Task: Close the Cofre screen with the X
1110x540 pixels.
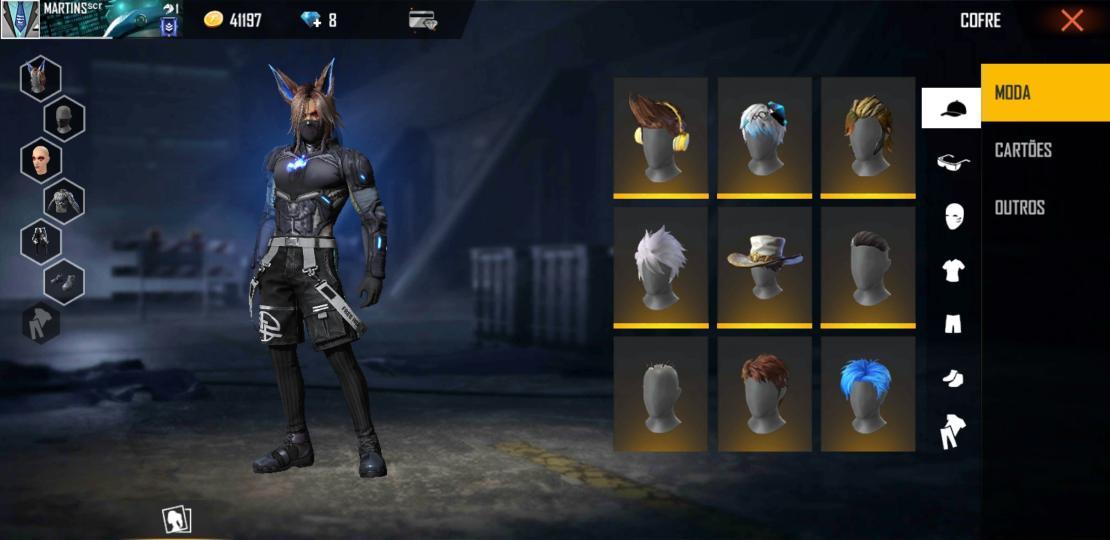Action: tap(1071, 21)
